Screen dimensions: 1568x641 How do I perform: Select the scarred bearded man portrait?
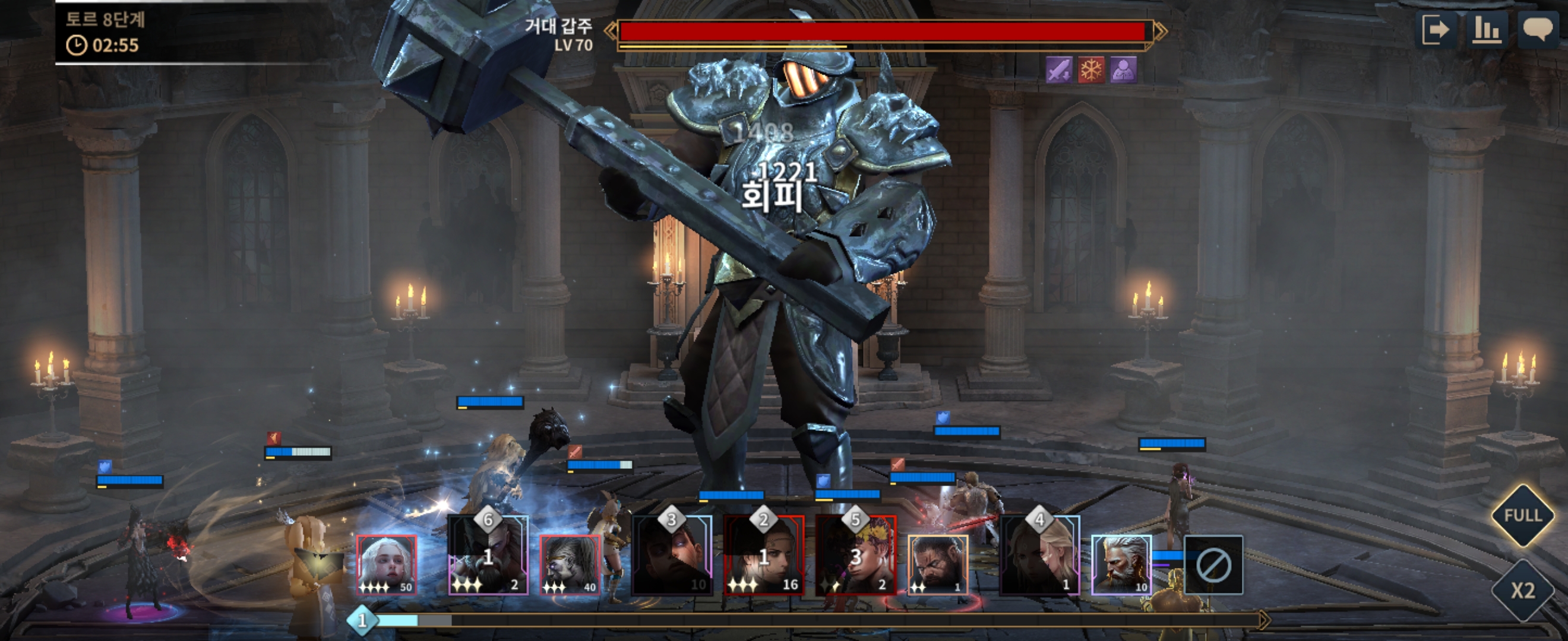coord(937,564)
